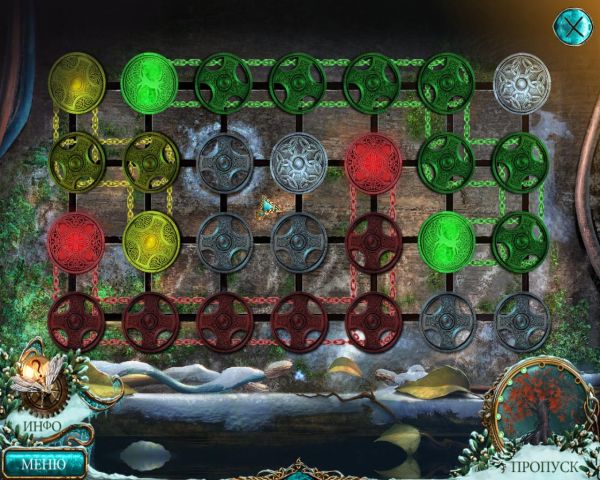Open the МЕНЮ menu
This screenshot has width=600, height=480.
tap(42, 463)
